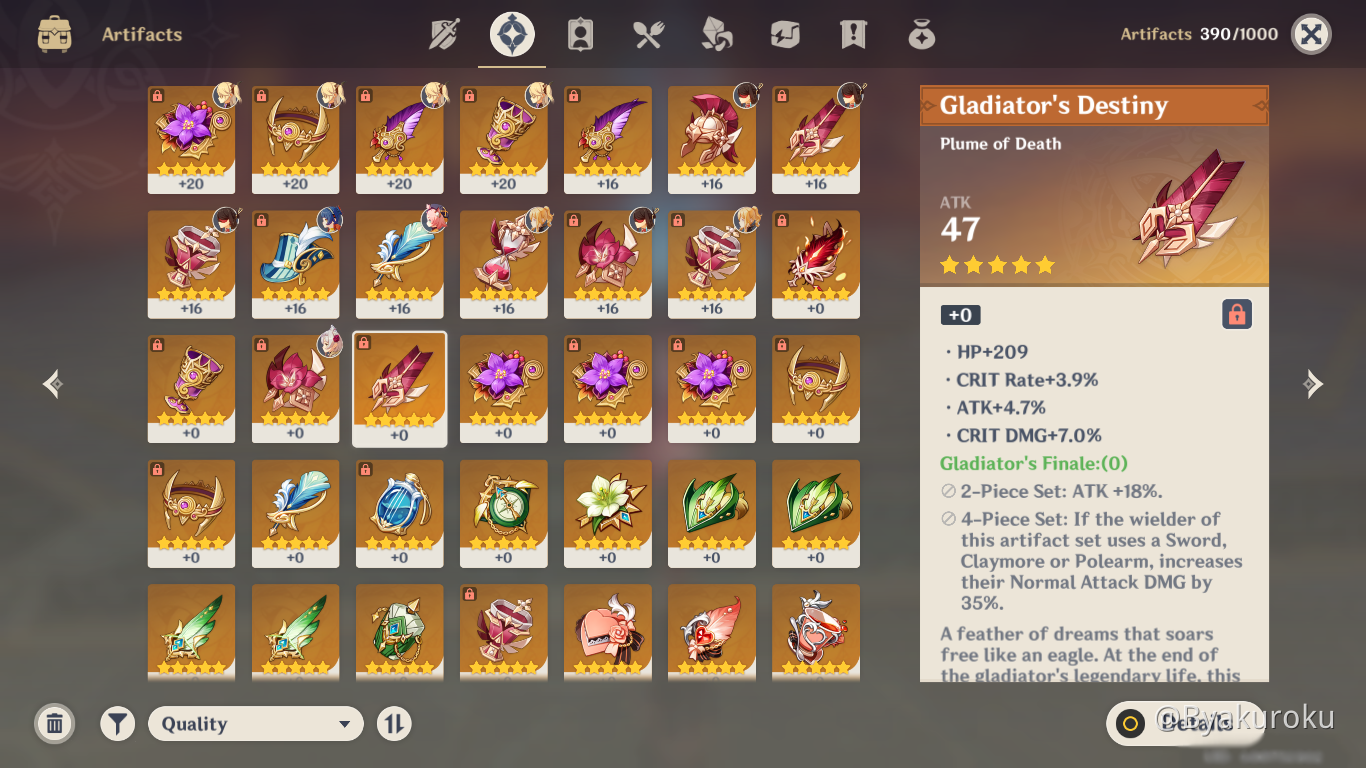Screen dimensions: 1366x768
Task: Open the Quality sort dropdown
Action: (256, 724)
